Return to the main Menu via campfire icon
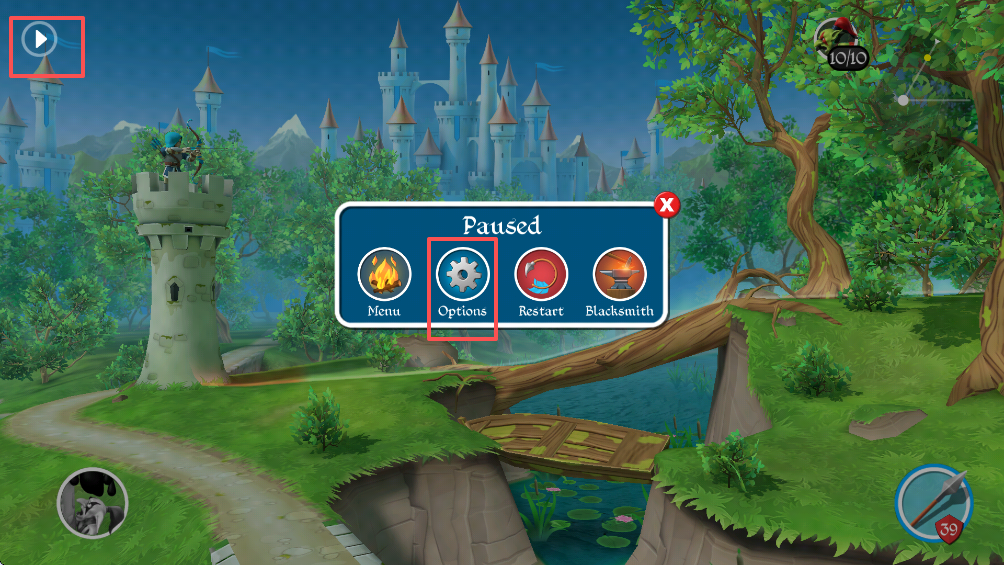1004x565 pixels. (384, 275)
